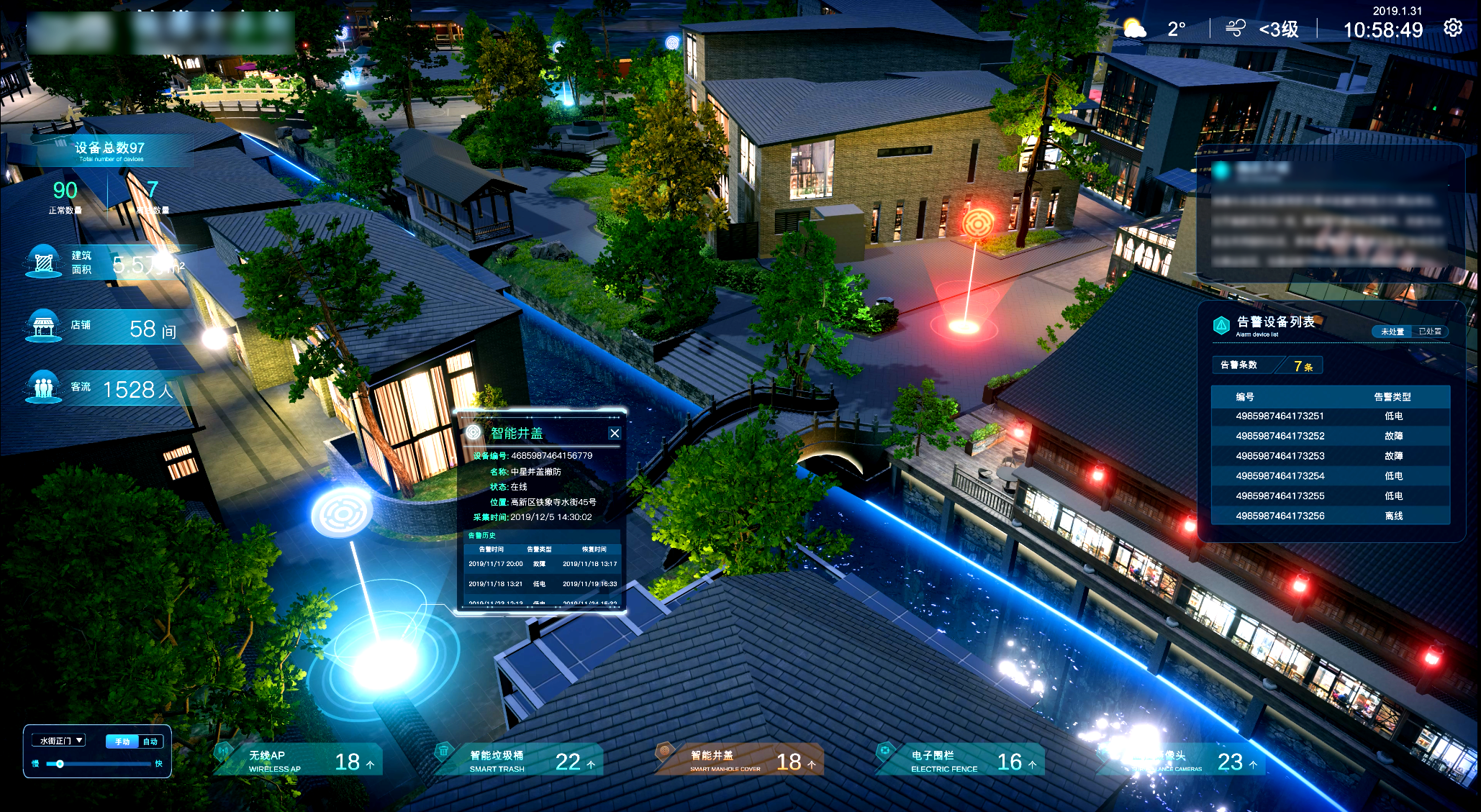Select the surveillance cameras category showing 23
Screen dimensions: 1481x812
pyautogui.click(x=1182, y=761)
